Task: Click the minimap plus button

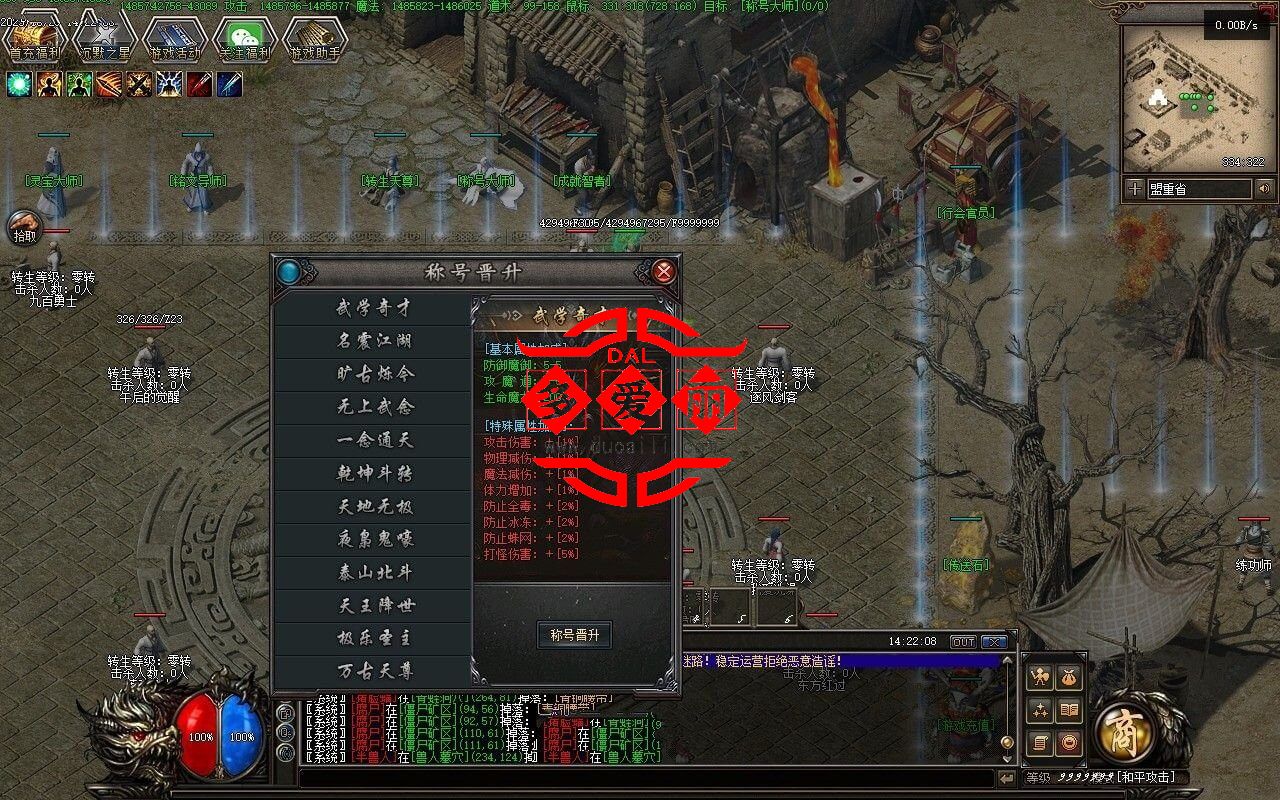Action: click(1134, 188)
